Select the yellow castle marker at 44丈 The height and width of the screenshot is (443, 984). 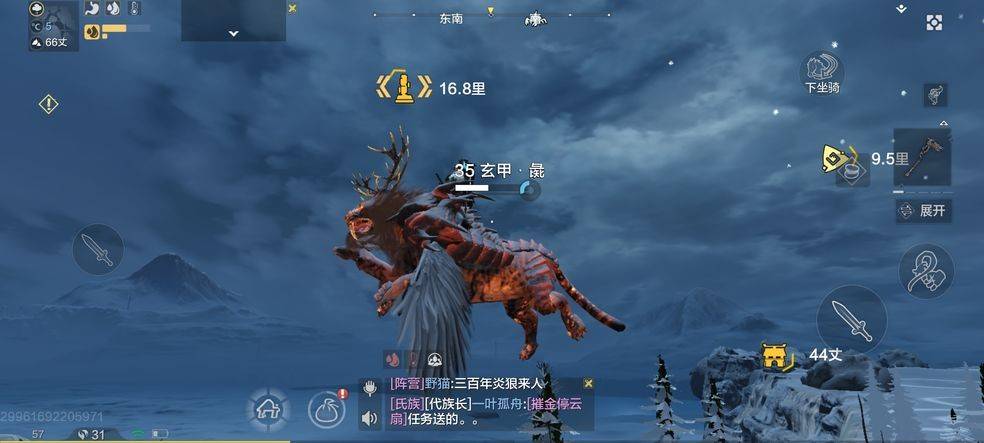(x=771, y=355)
